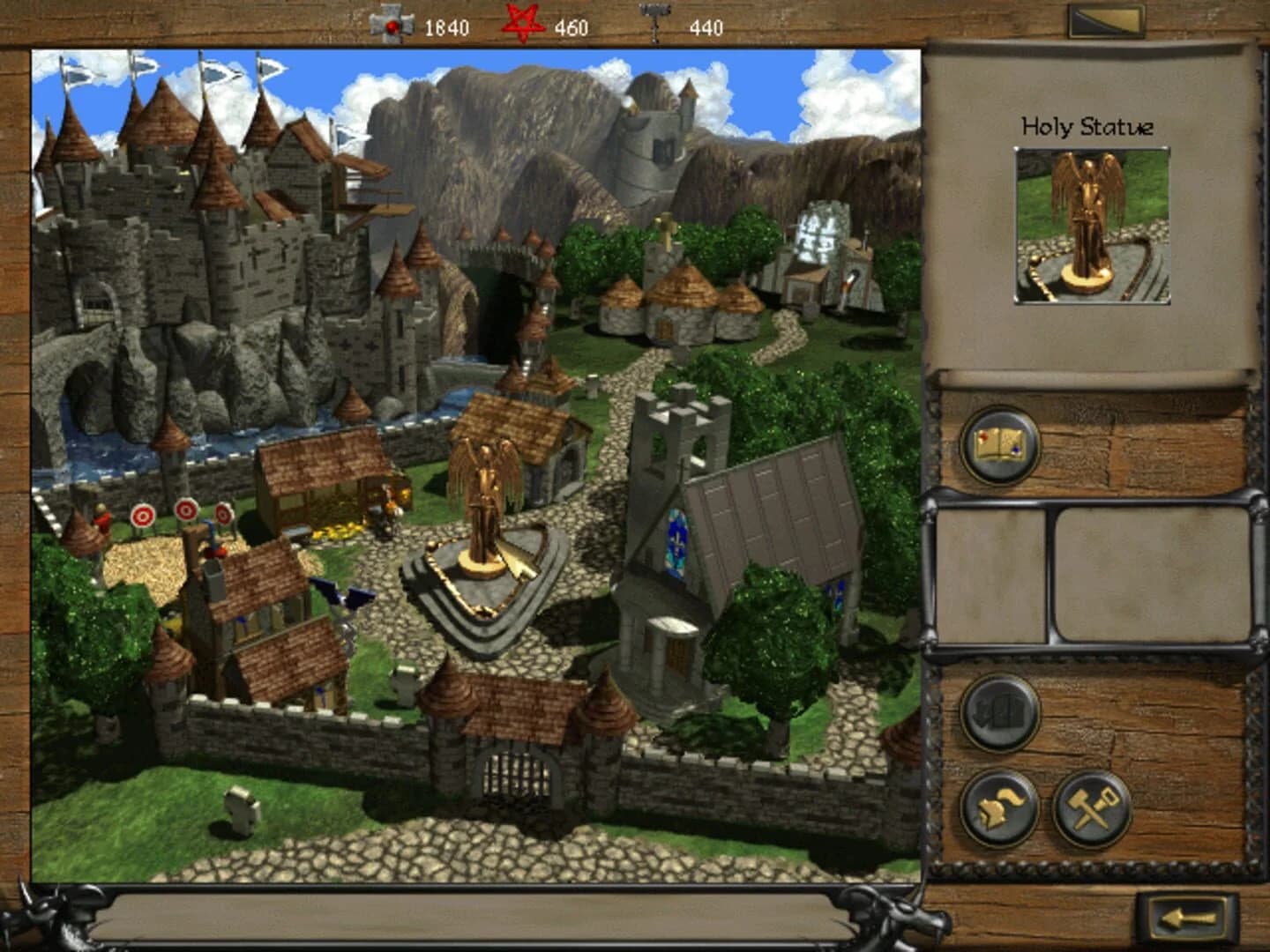Select the golden angel statue in town
The width and height of the screenshot is (1270, 952).
(x=487, y=502)
